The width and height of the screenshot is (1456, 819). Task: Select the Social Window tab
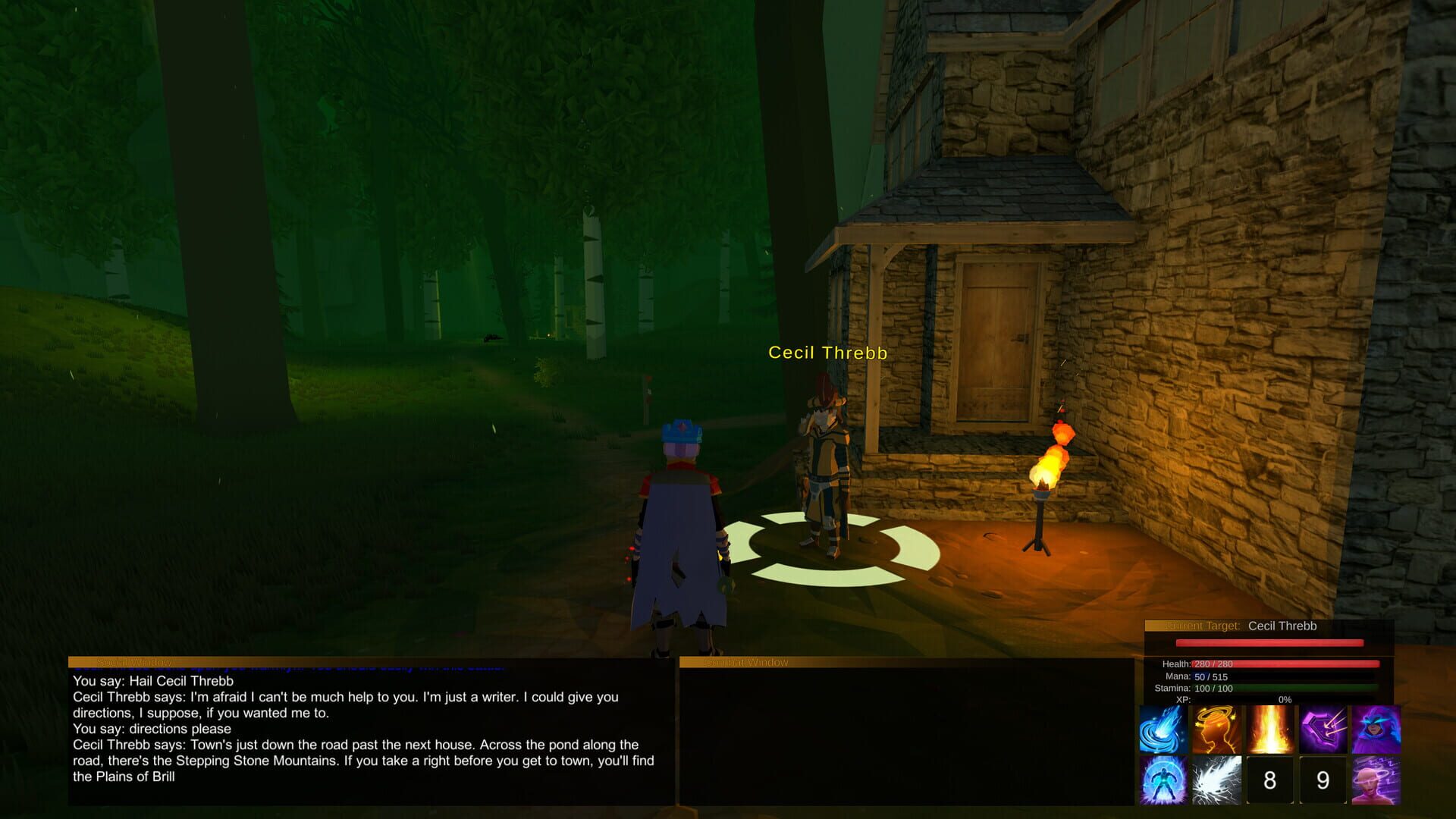(133, 661)
